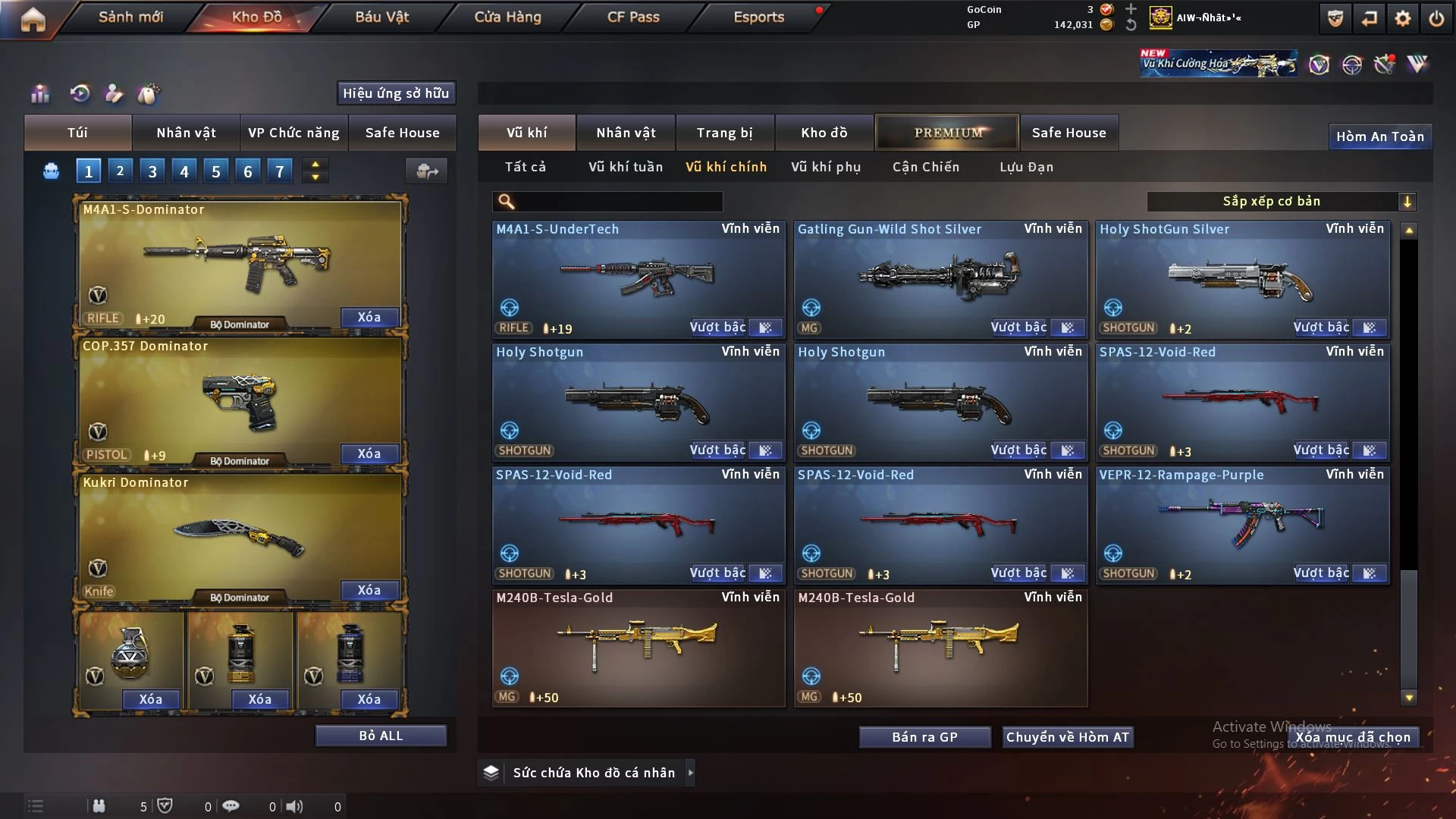1456x819 pixels.
Task: Open settings with the gear icon
Action: [1402, 18]
